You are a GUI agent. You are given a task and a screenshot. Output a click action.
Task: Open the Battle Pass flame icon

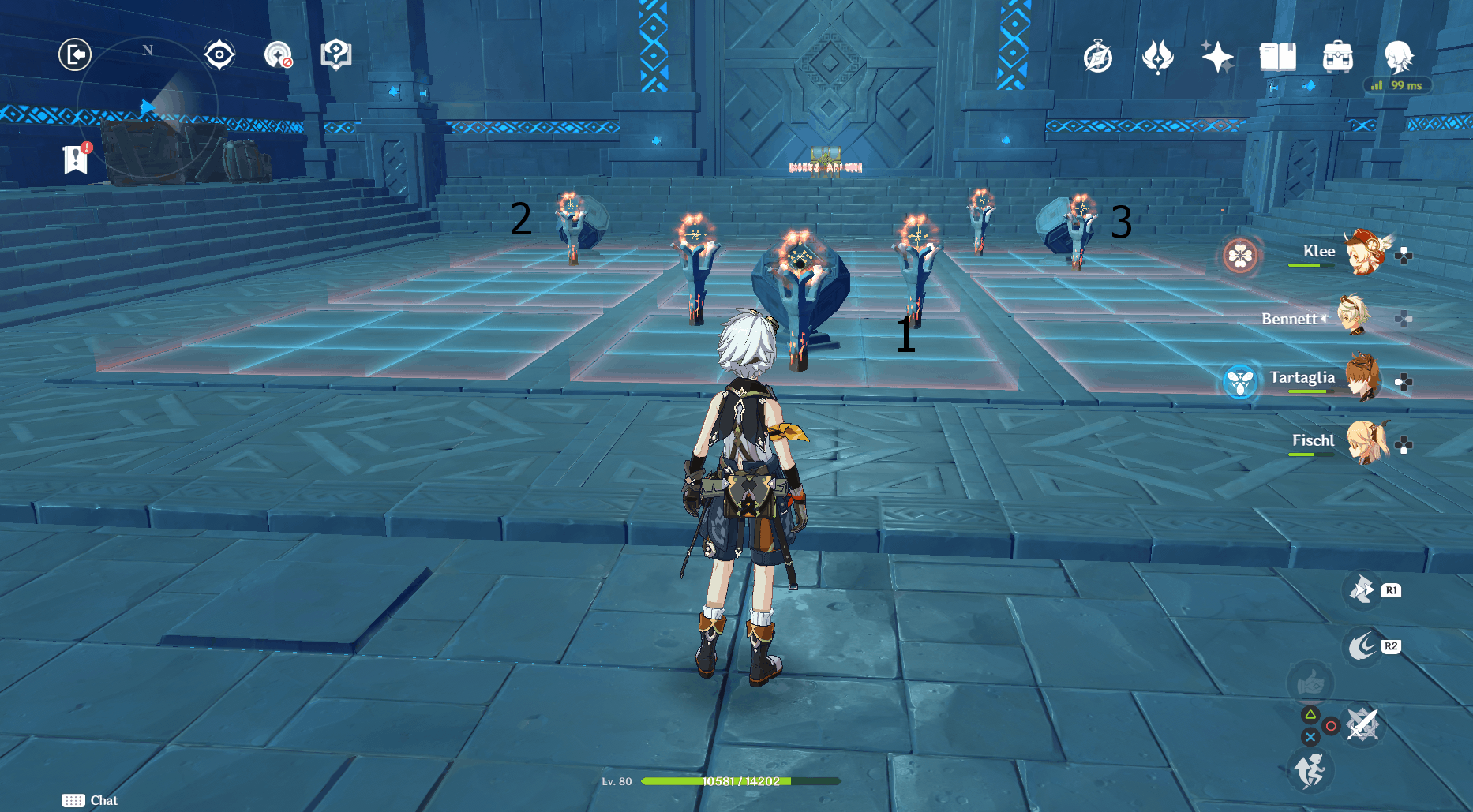click(1158, 56)
